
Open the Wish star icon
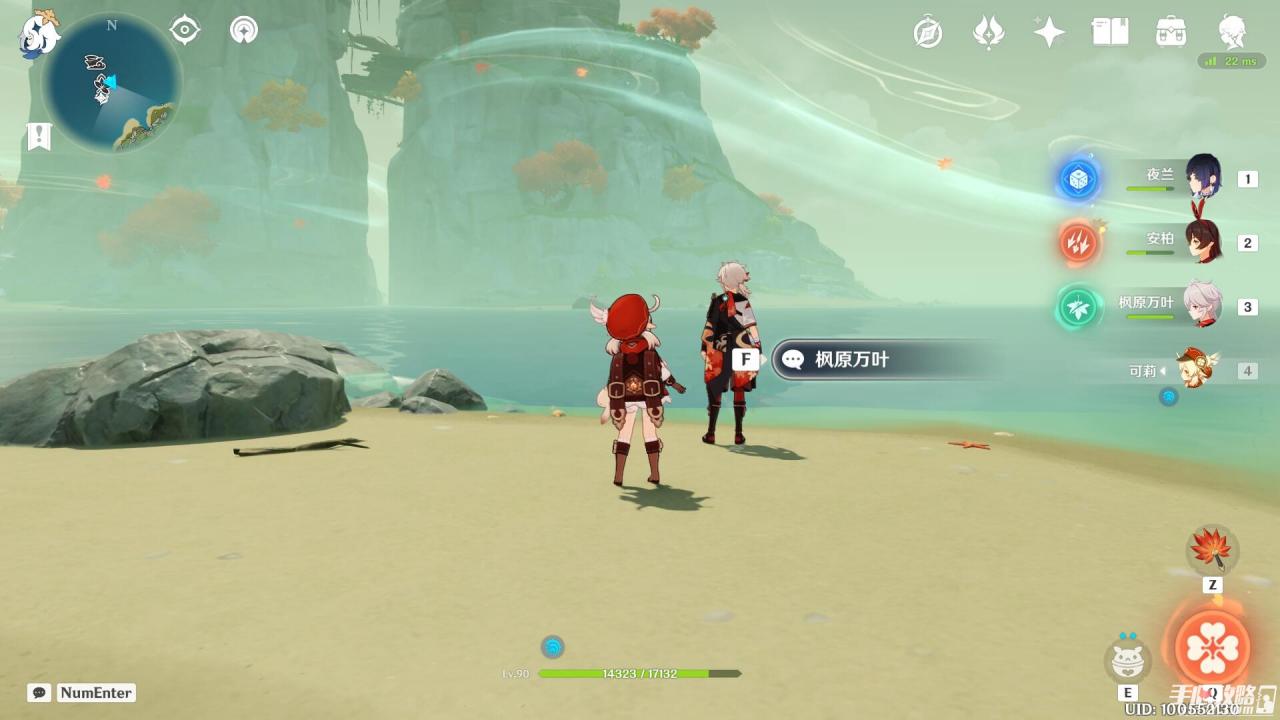(x=1049, y=32)
